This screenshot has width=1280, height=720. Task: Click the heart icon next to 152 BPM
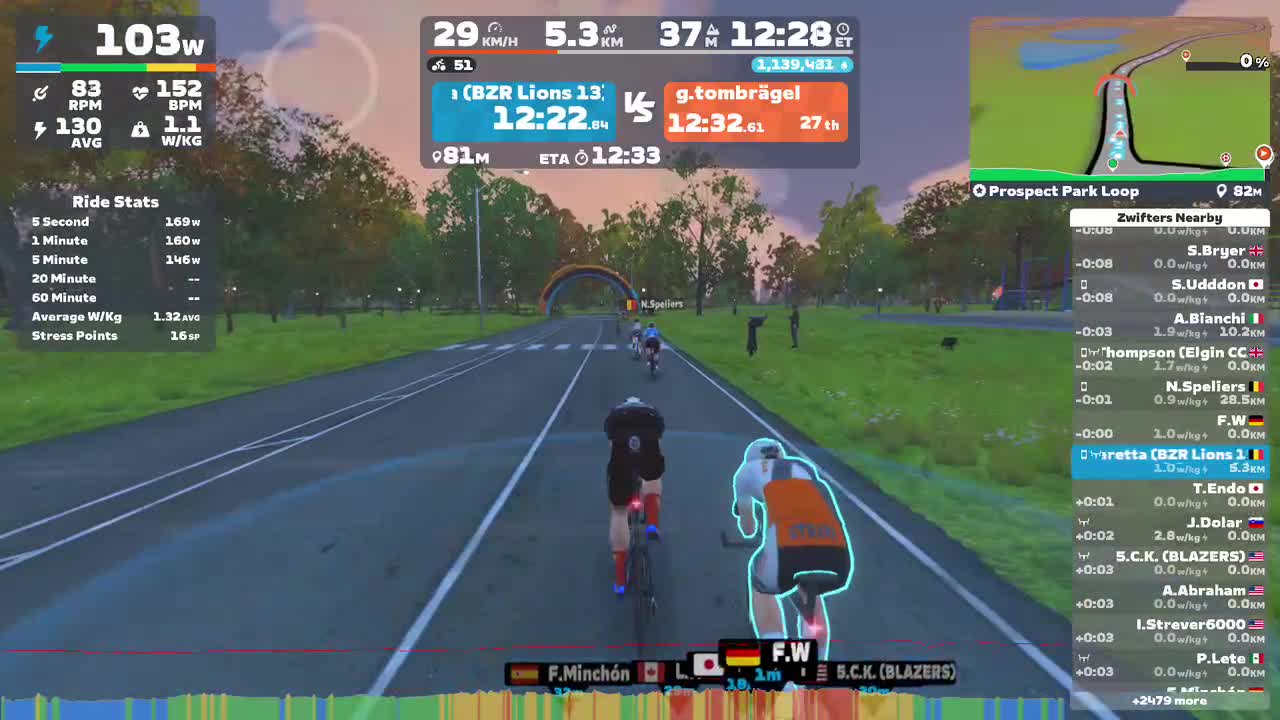(x=140, y=90)
